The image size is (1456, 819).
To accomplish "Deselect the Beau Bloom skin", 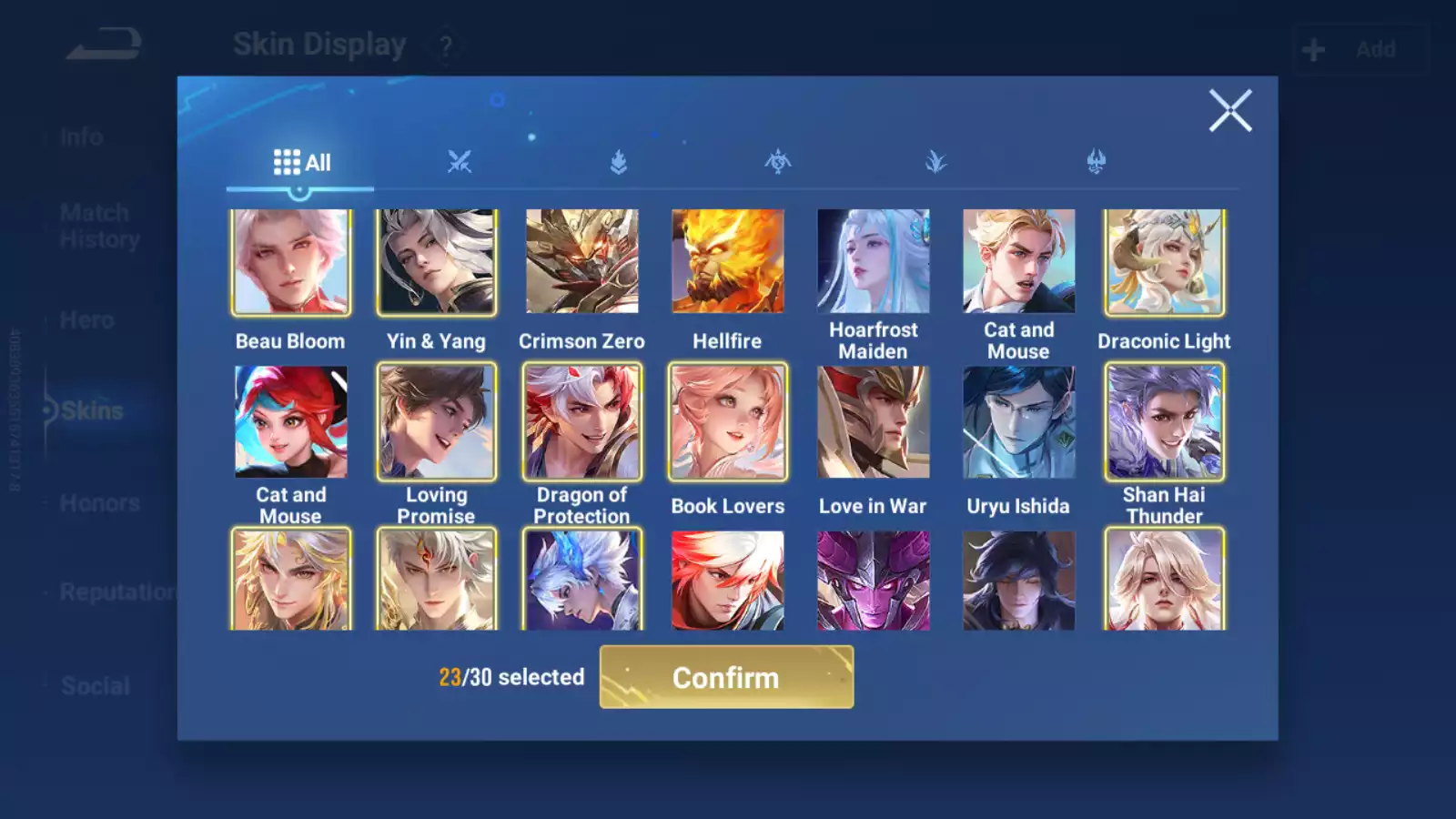I will pos(291,261).
